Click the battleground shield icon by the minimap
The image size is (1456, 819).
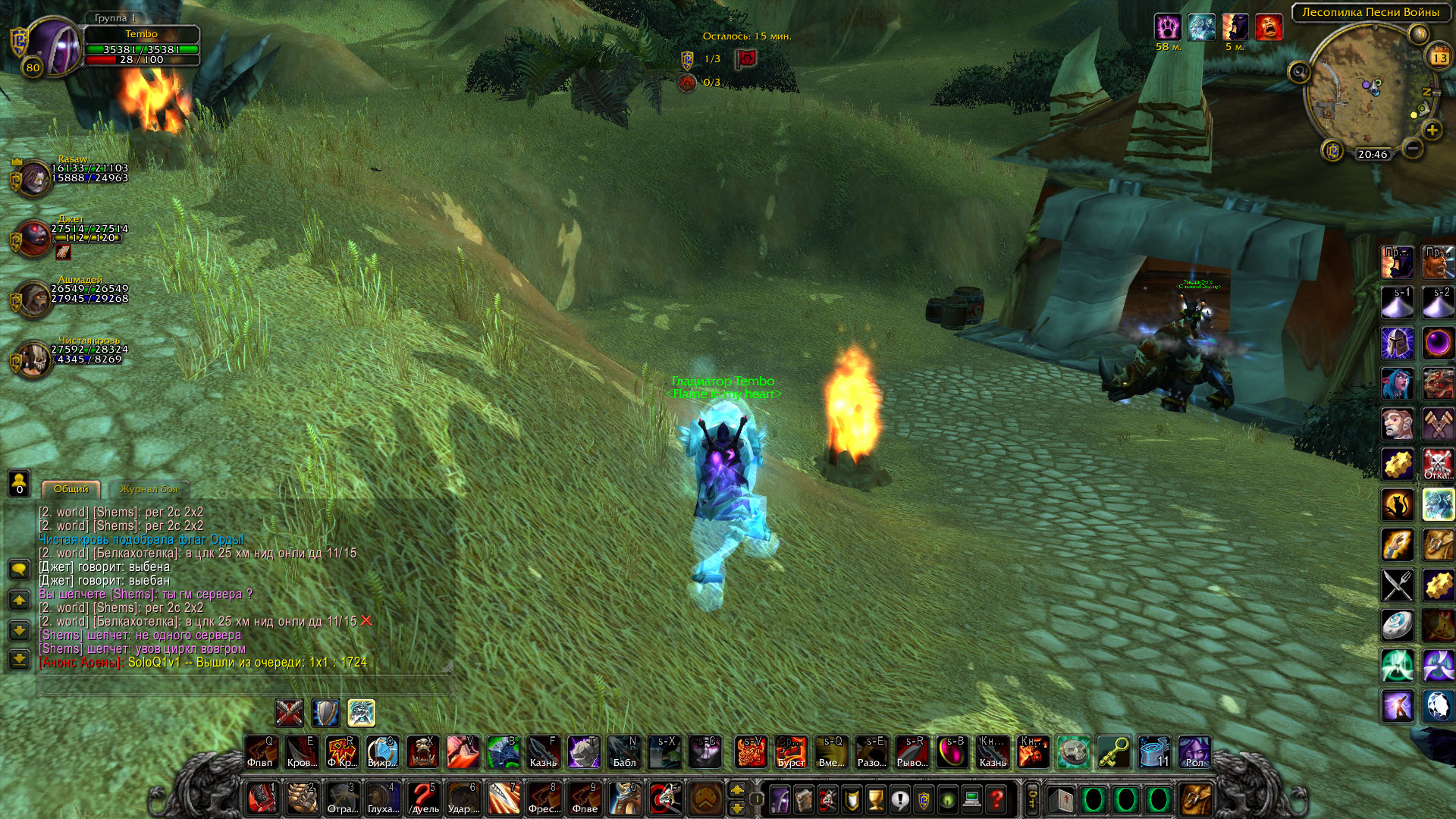(x=1332, y=151)
